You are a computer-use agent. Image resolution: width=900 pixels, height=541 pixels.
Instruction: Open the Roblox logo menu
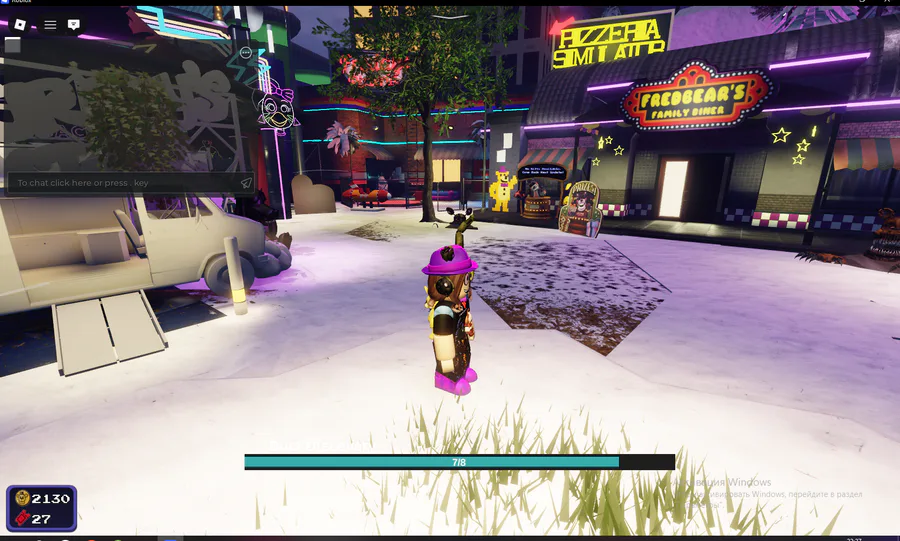19,24
